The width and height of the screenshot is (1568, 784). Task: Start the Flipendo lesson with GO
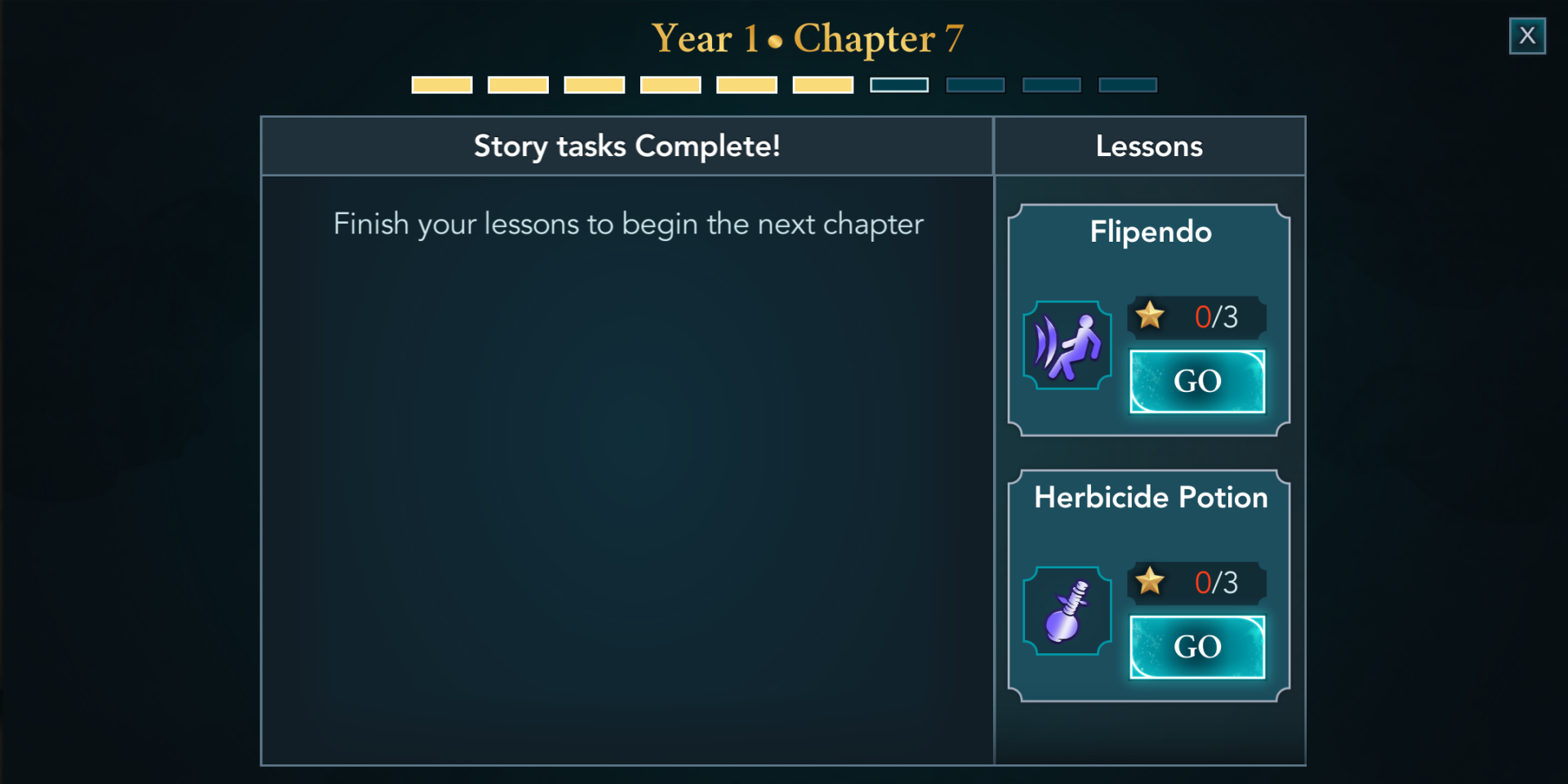1196,381
